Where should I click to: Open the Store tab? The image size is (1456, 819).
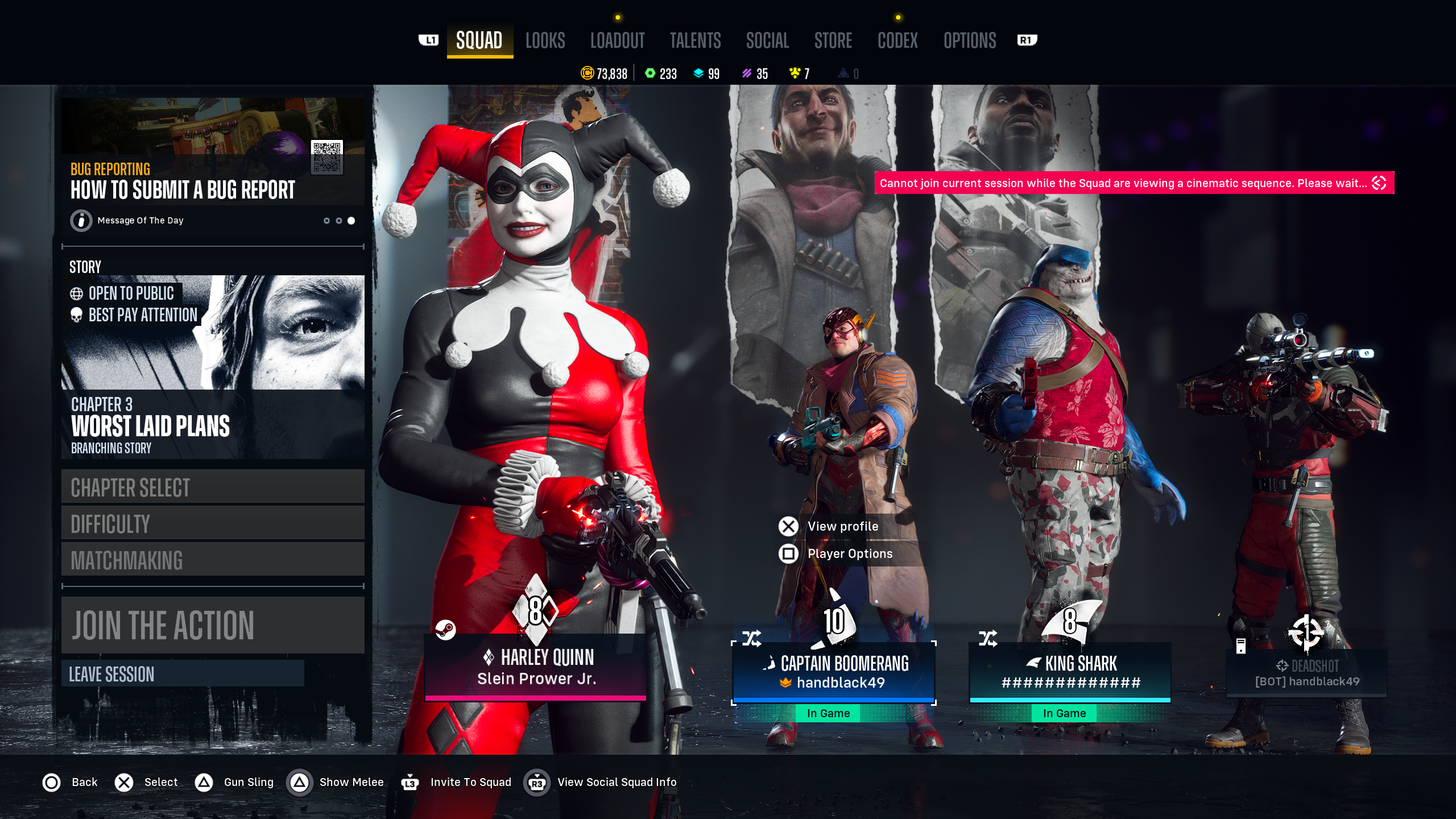coord(833,40)
